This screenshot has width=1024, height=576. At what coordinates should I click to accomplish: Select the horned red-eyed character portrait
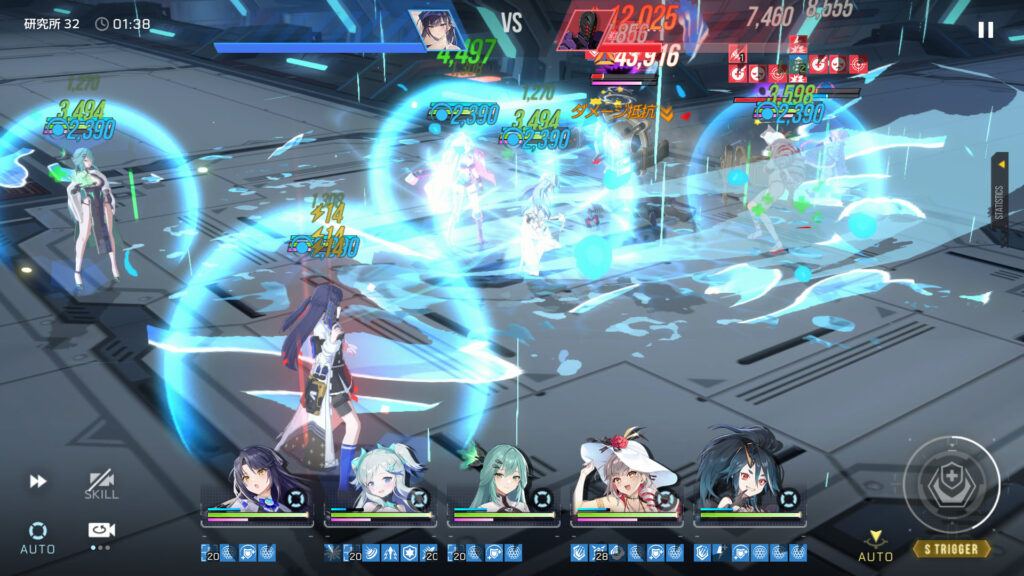[750, 482]
